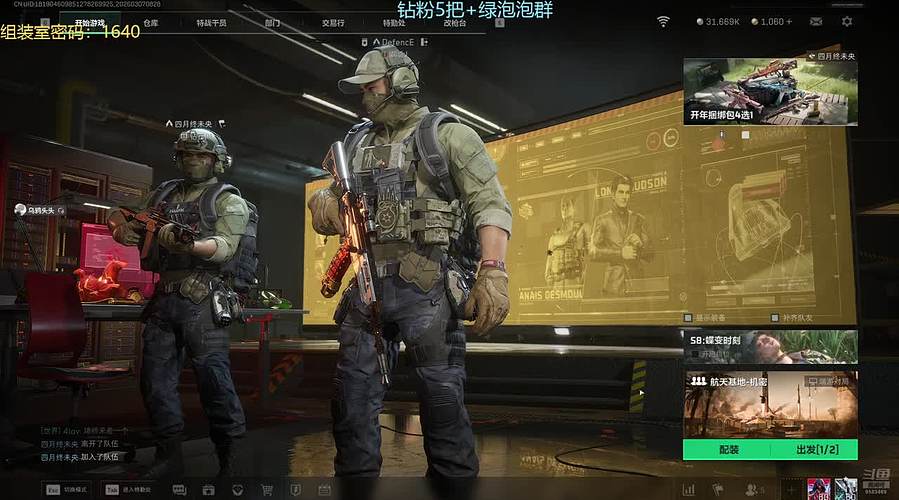Open the bar chart stats icon
This screenshot has width=899, height=500.
[688, 490]
